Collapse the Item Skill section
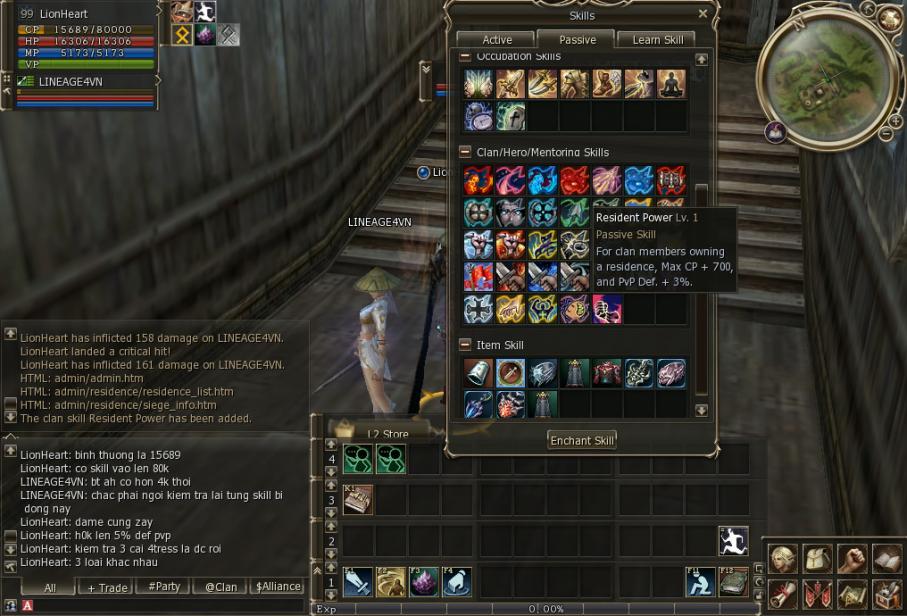This screenshot has width=907, height=616. click(x=465, y=345)
